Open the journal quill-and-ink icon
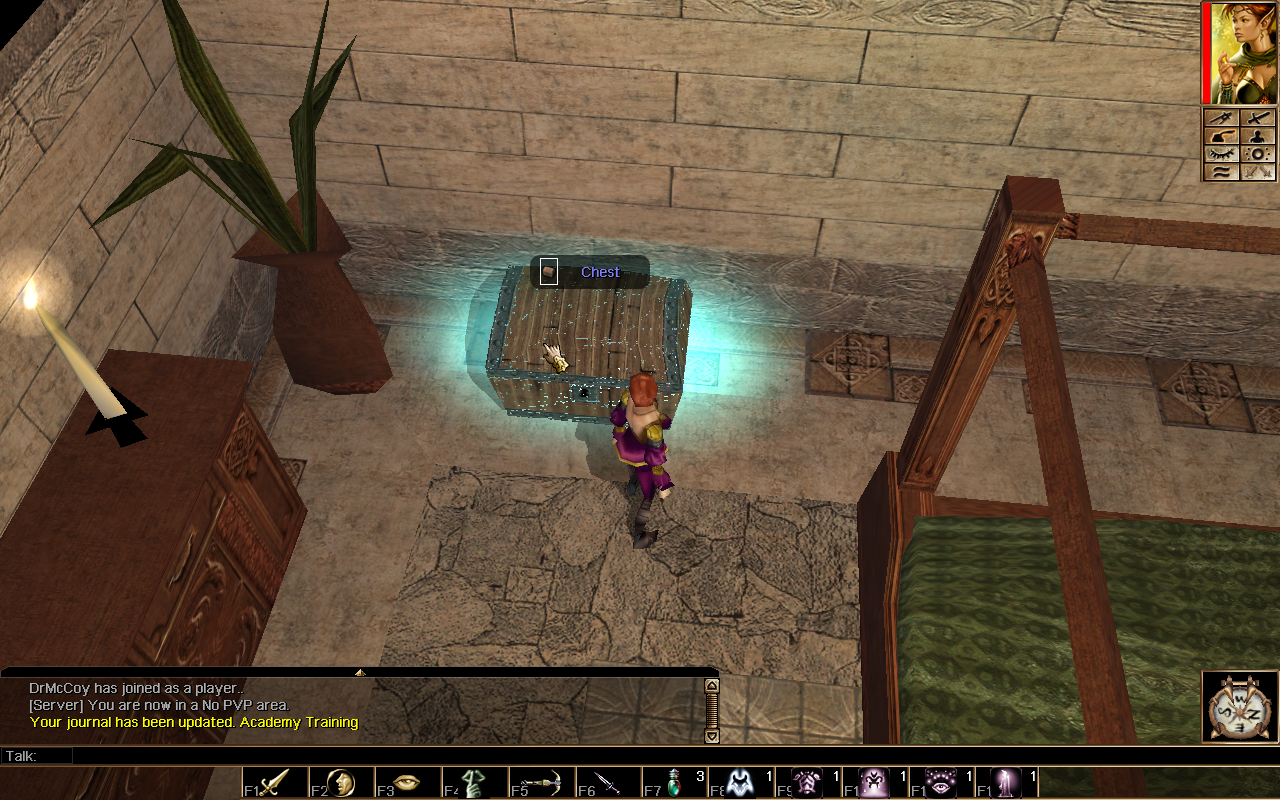Image resolution: width=1280 pixels, height=800 pixels. 1221,136
